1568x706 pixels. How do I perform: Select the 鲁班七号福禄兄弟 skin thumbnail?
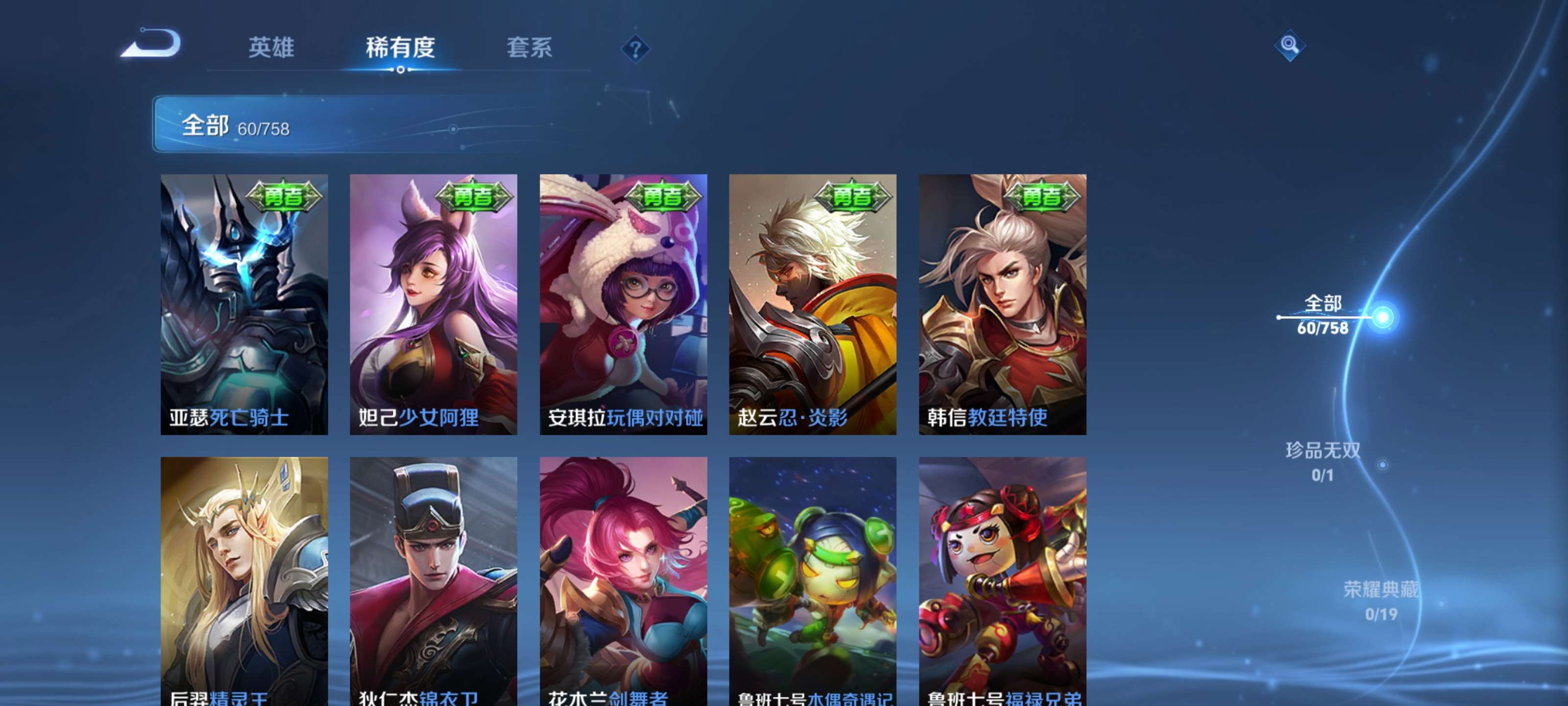(1001, 579)
